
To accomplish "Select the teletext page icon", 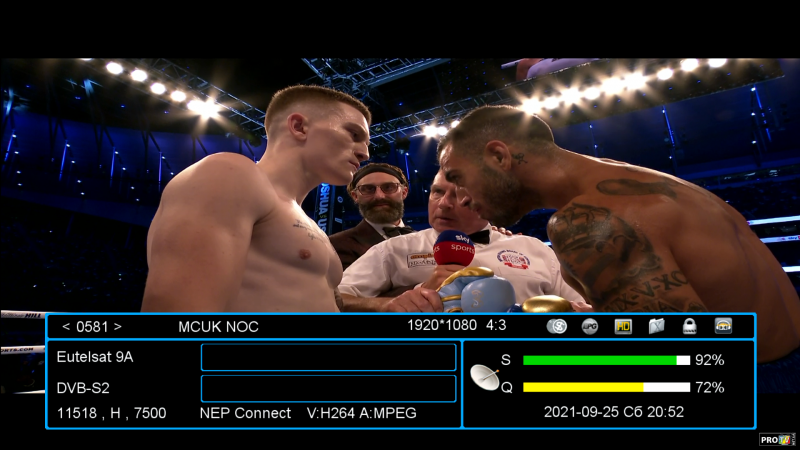I will pos(656,326).
